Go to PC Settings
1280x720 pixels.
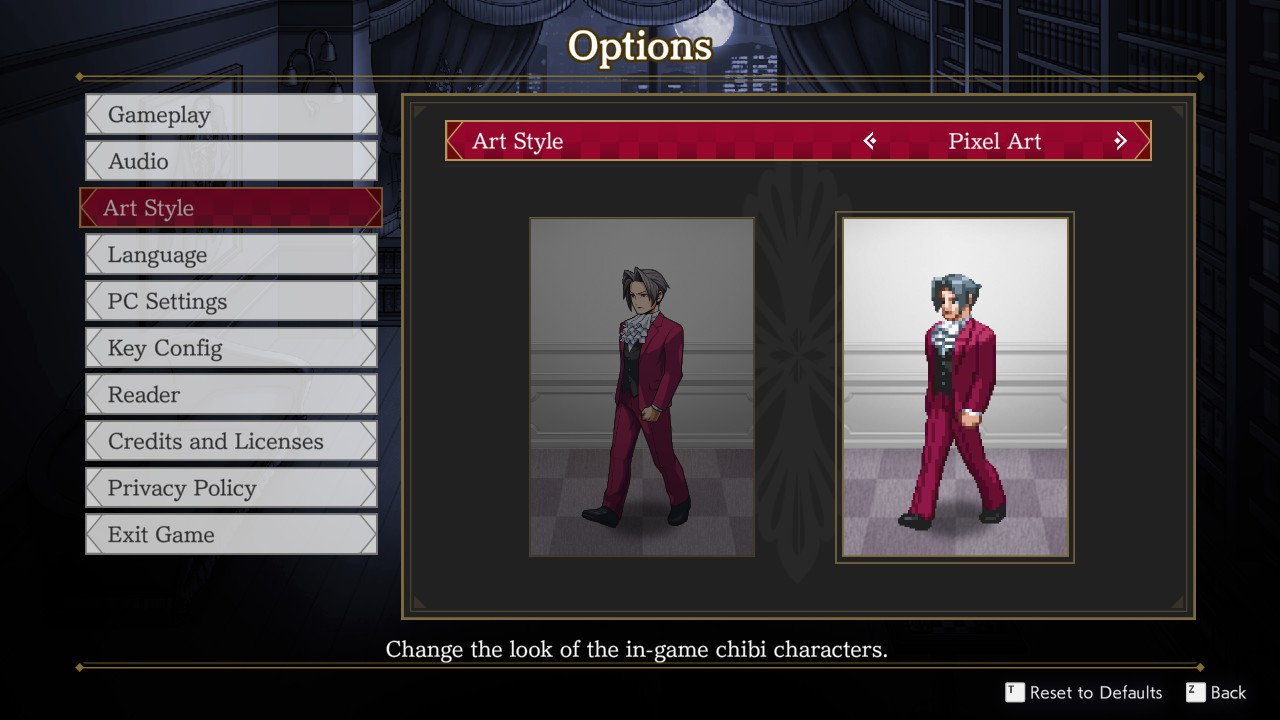231,301
